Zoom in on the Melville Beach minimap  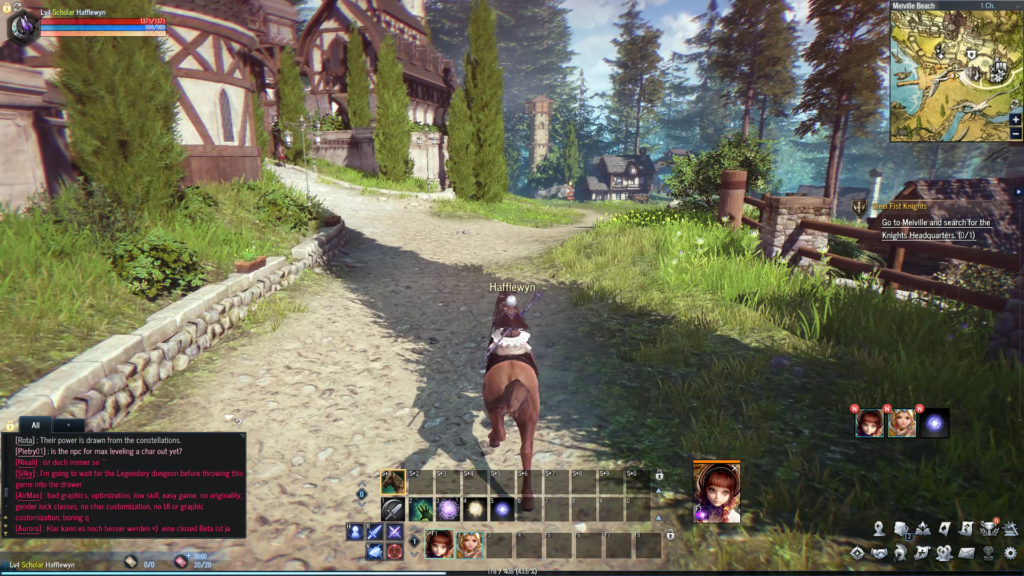pyautogui.click(x=1016, y=119)
